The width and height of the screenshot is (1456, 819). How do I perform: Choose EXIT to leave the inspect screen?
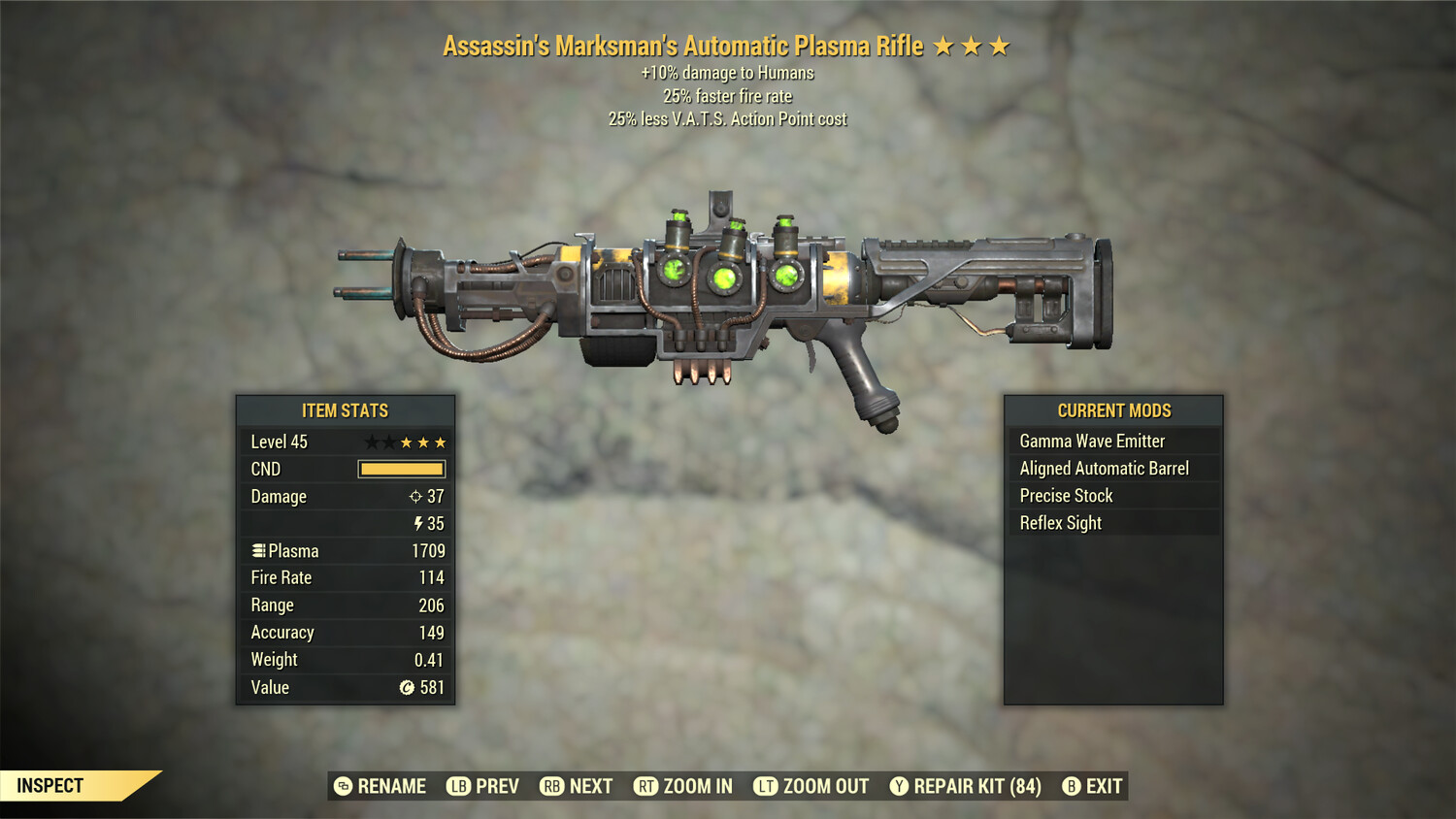click(x=1103, y=786)
